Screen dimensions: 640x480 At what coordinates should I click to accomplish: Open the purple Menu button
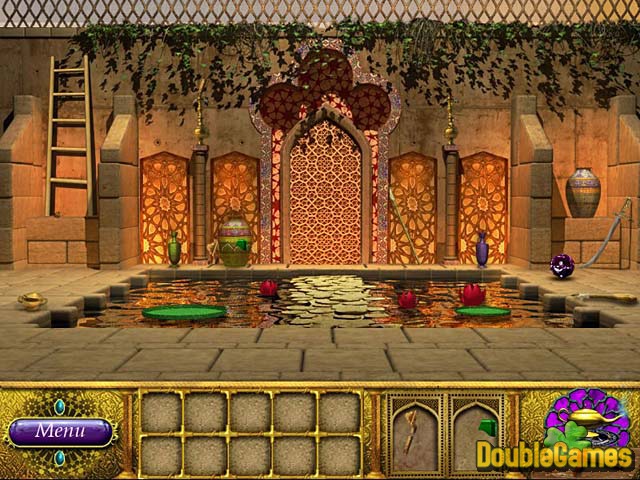point(61,432)
